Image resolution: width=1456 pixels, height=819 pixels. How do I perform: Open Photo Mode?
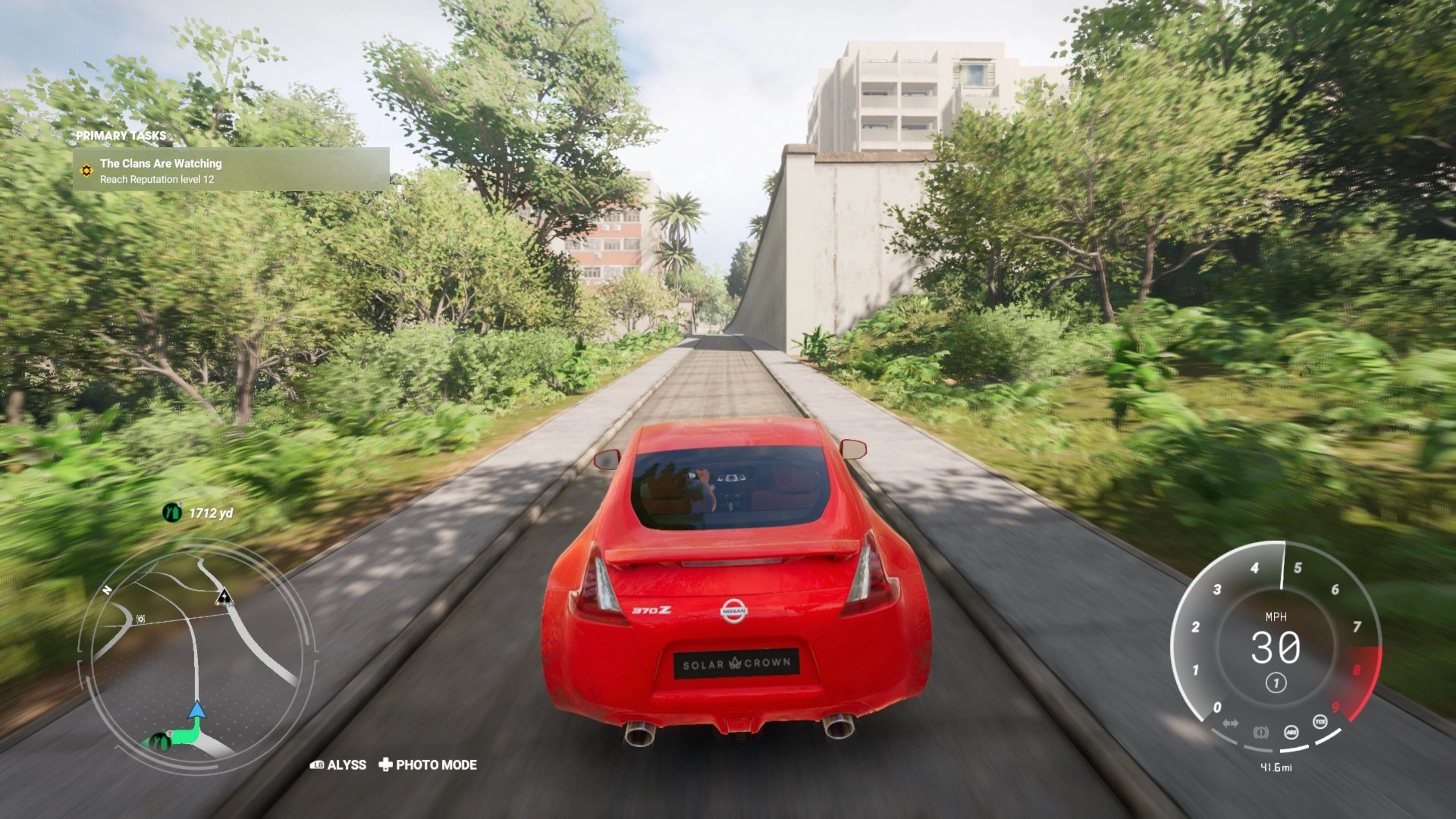[428, 764]
